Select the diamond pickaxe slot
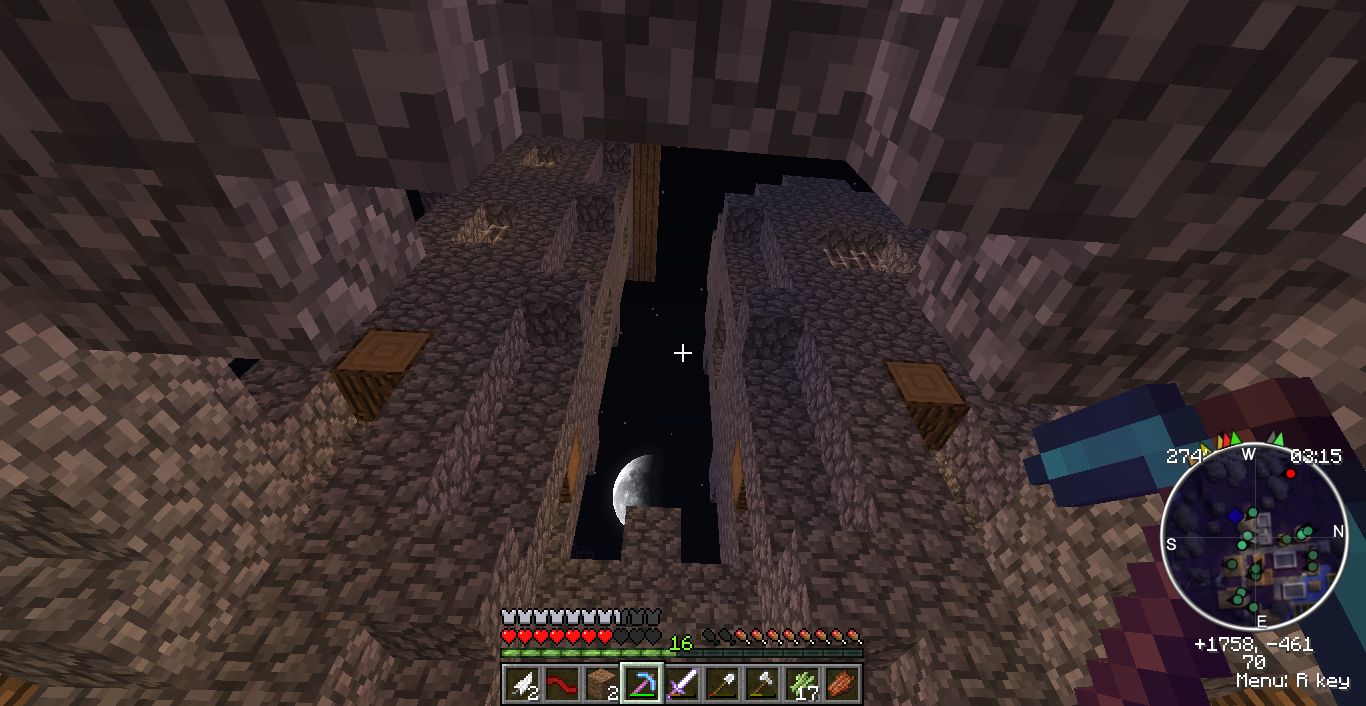This screenshot has height=706, width=1366. click(x=641, y=684)
